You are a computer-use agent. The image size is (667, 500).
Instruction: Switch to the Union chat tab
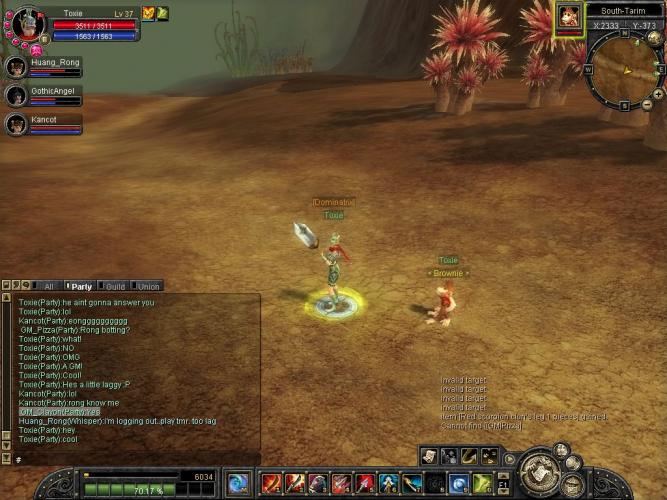click(148, 286)
